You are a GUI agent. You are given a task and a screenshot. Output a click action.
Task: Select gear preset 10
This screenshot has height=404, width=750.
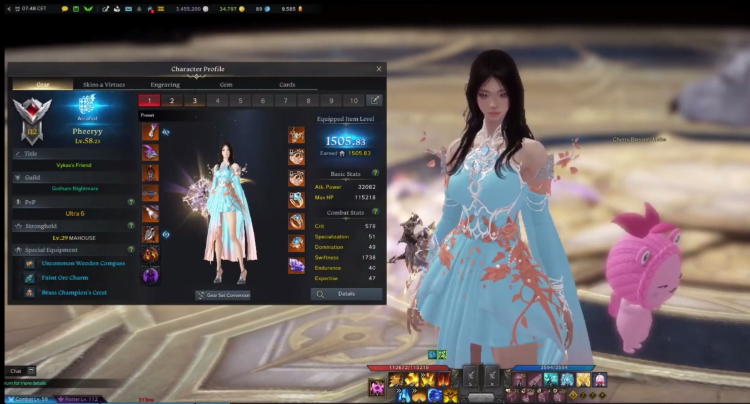coord(353,100)
